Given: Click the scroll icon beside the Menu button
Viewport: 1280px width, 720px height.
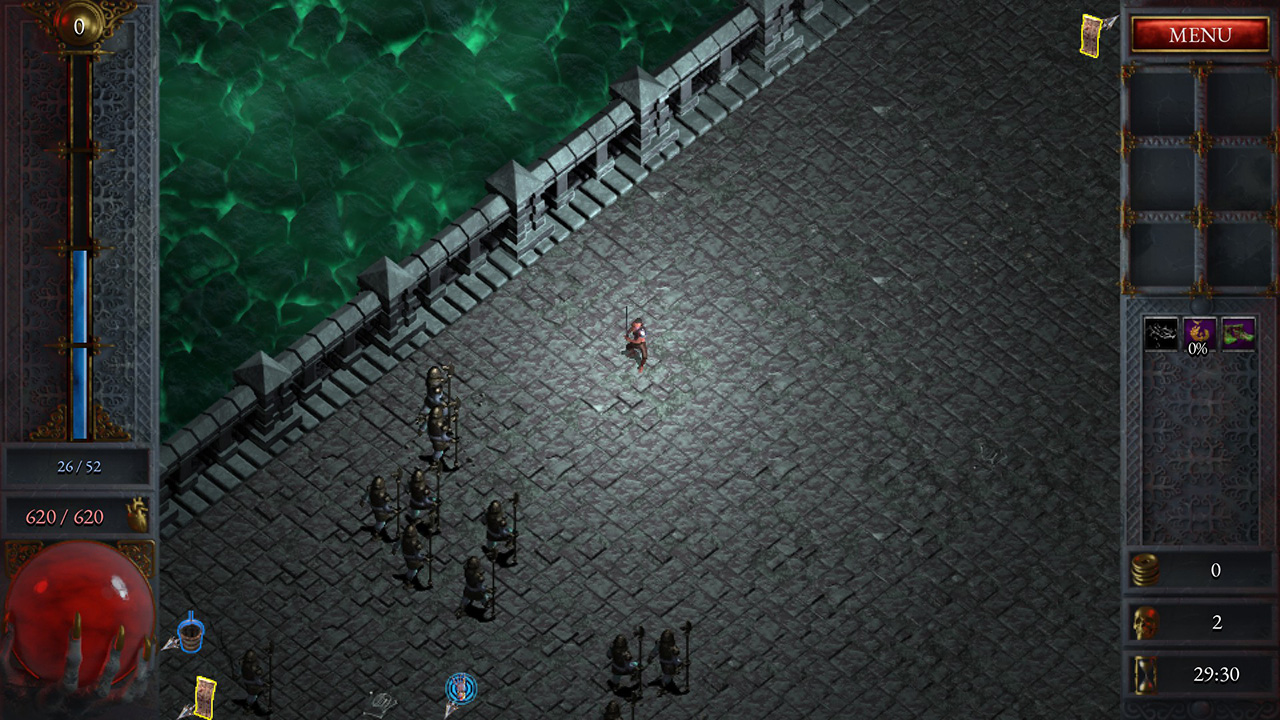Looking at the screenshot, I should click(1089, 35).
